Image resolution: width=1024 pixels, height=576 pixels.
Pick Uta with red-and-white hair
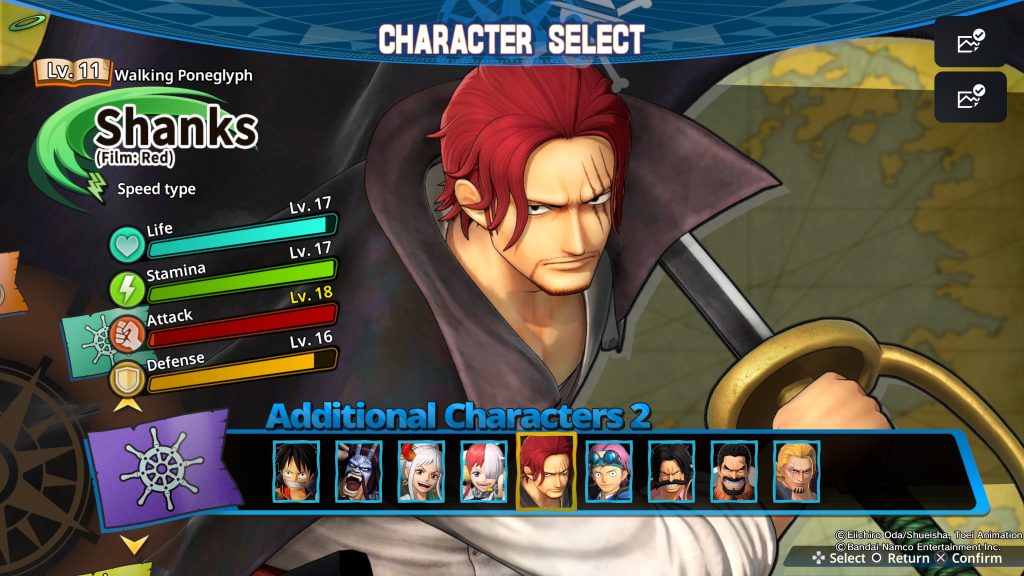(483, 471)
